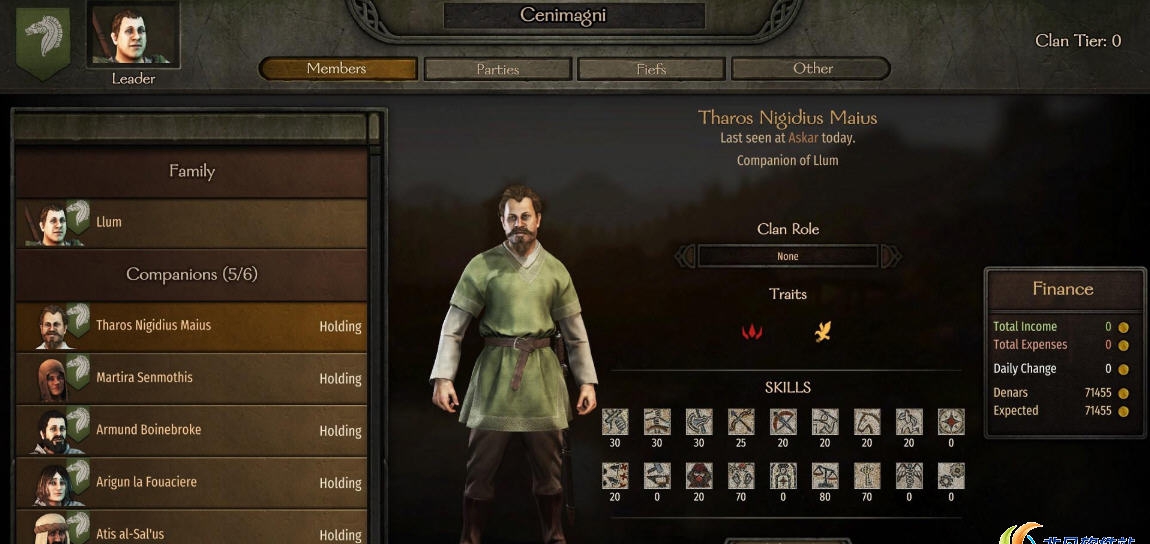Click the red flame trait icon
The width and height of the screenshot is (1150, 544).
[752, 331]
